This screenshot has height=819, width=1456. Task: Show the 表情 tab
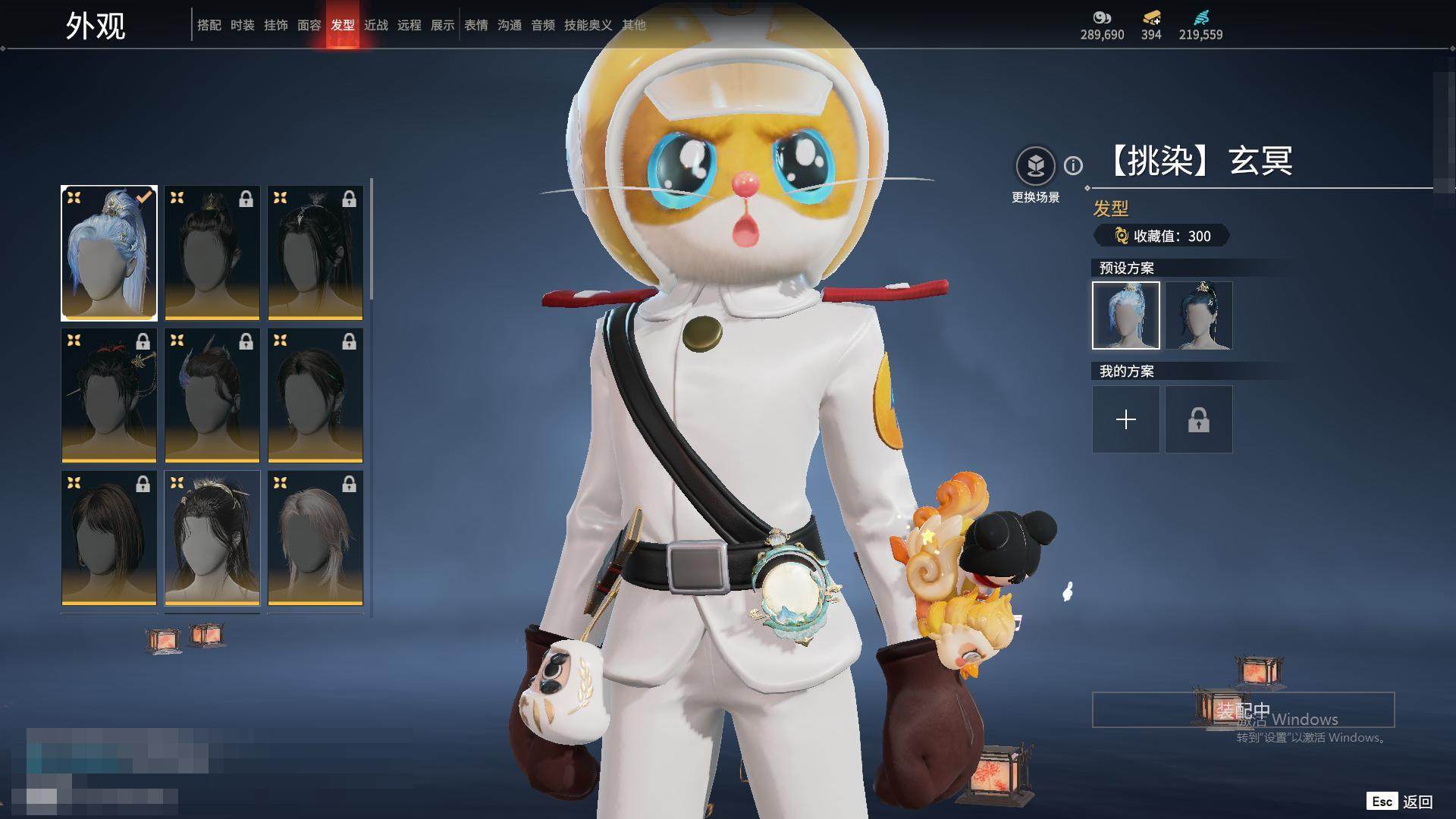pyautogui.click(x=475, y=25)
